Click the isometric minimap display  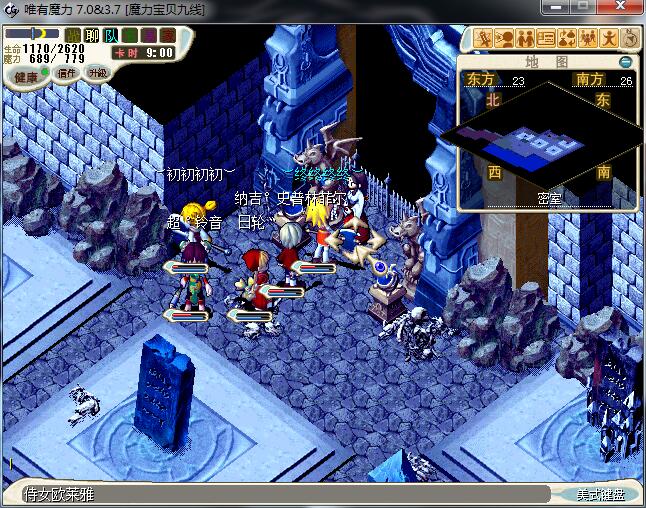pos(546,140)
